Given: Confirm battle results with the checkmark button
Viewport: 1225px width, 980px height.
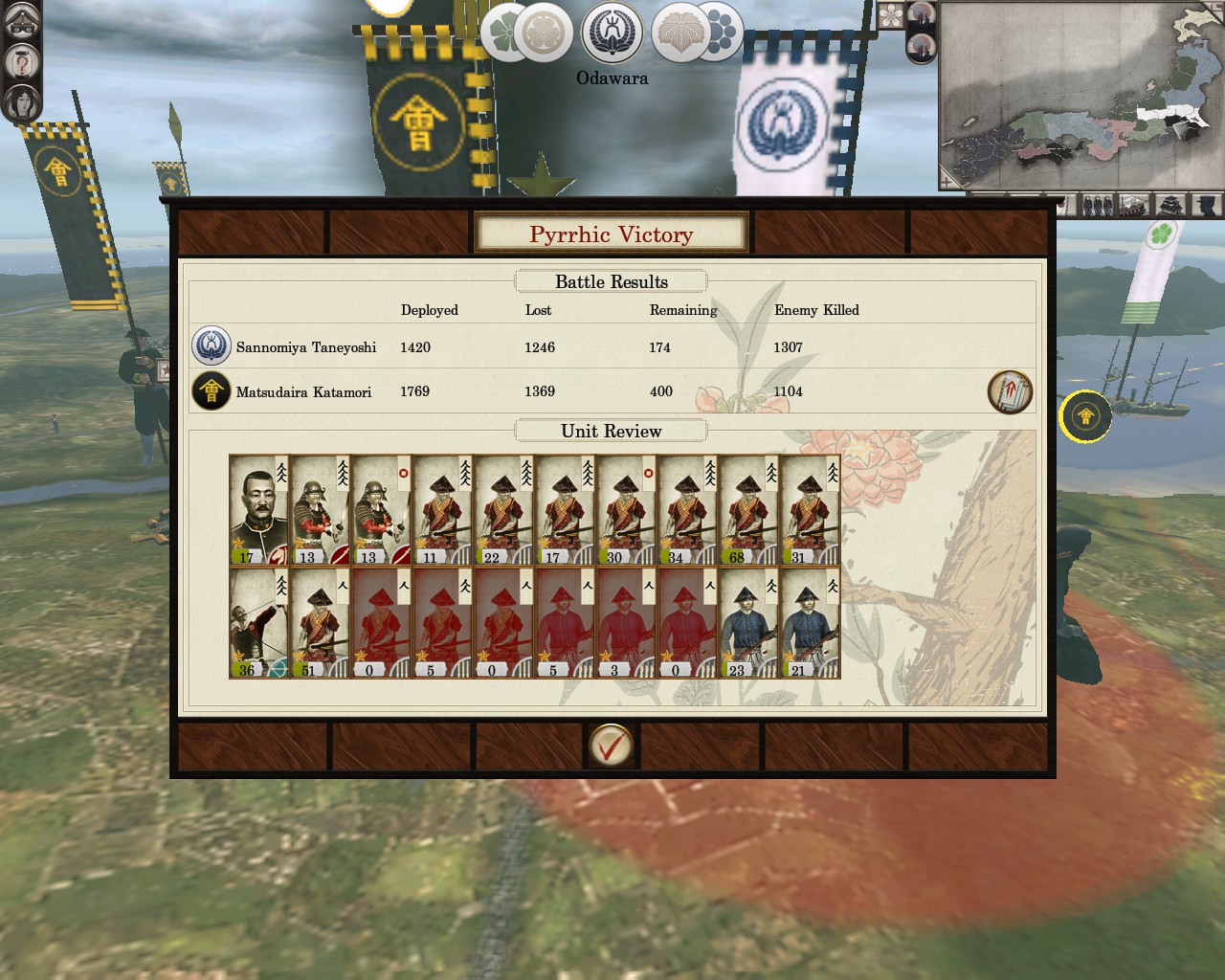Looking at the screenshot, I should [611, 744].
